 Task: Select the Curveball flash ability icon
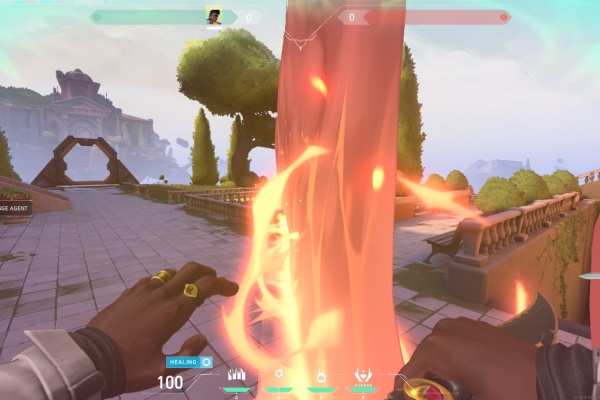pyautogui.click(x=280, y=376)
